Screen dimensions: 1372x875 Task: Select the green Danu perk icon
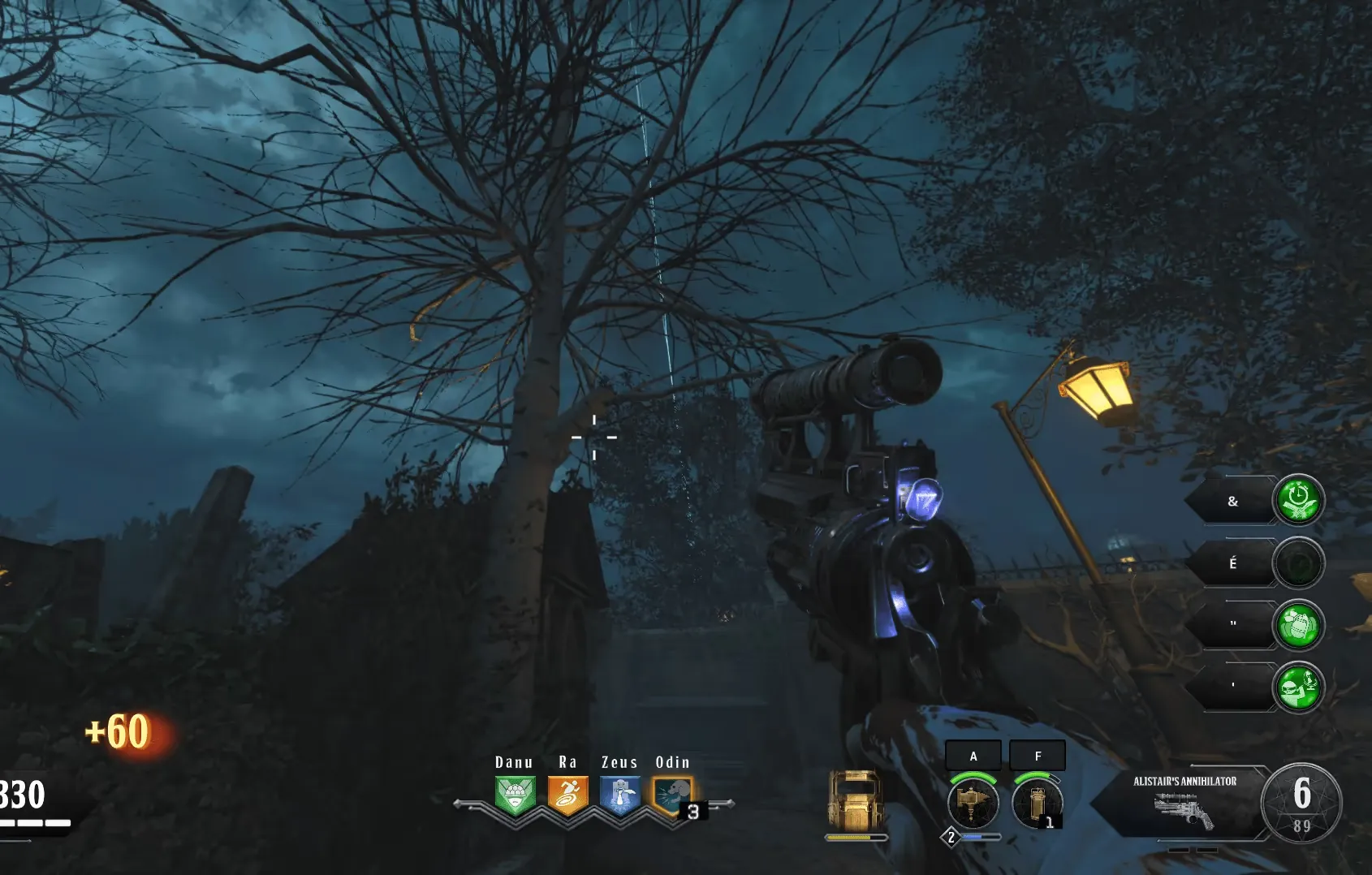tap(515, 795)
